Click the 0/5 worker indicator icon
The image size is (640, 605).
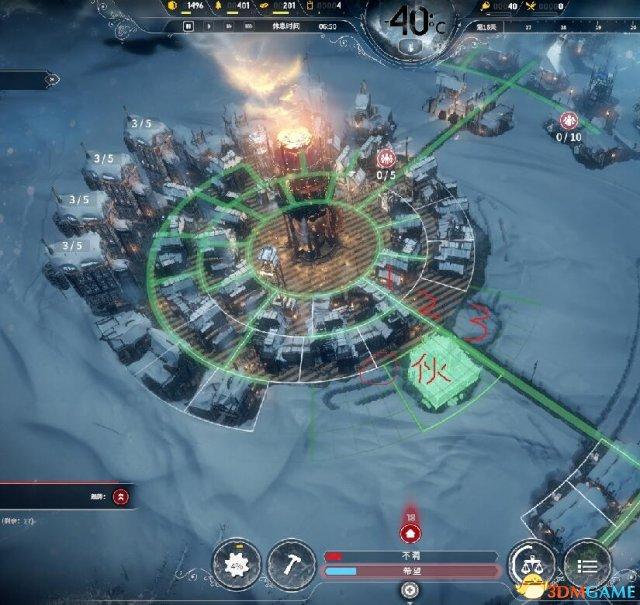point(386,158)
